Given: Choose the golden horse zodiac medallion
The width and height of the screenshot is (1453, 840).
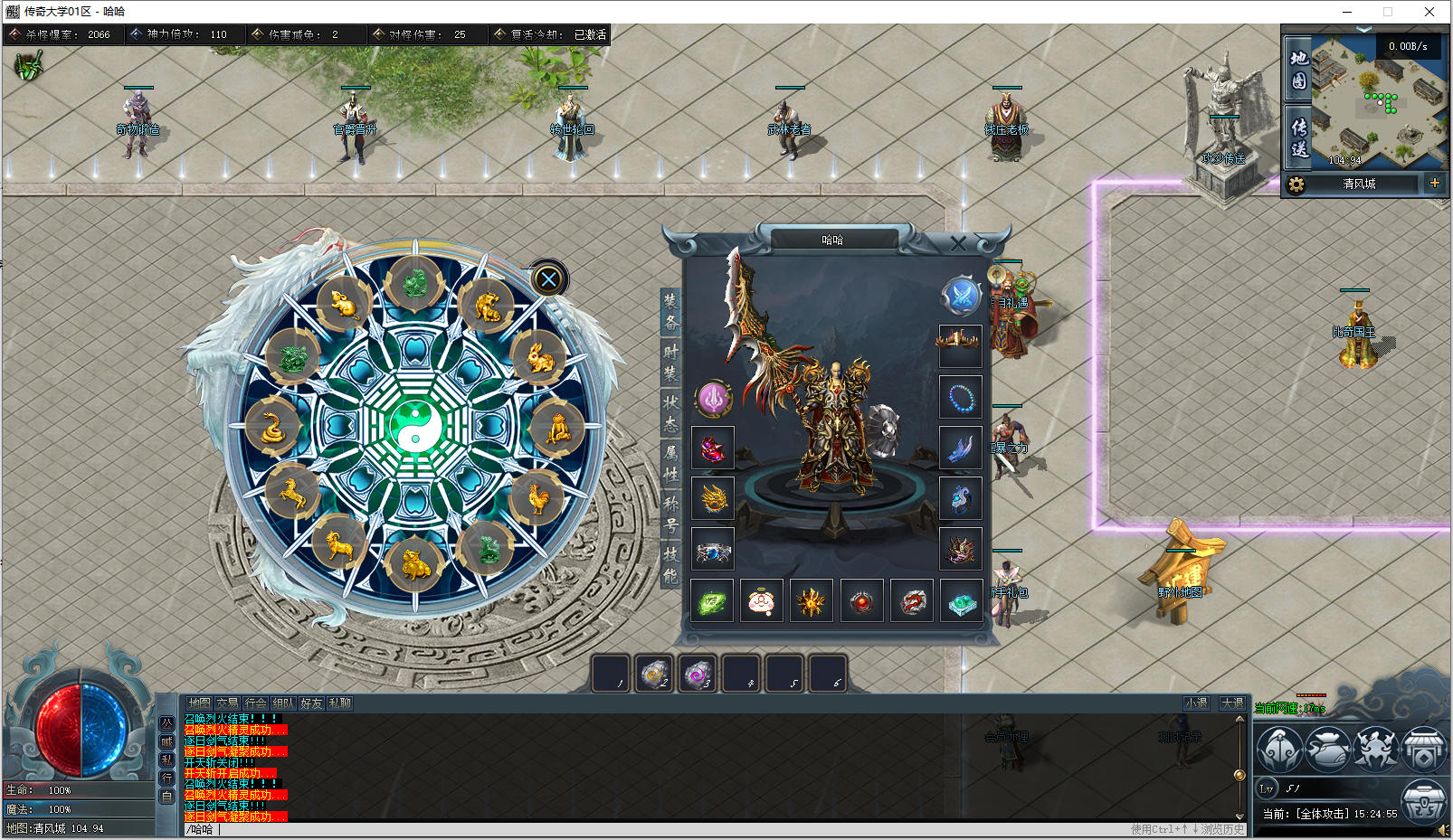Looking at the screenshot, I should click(x=291, y=494).
